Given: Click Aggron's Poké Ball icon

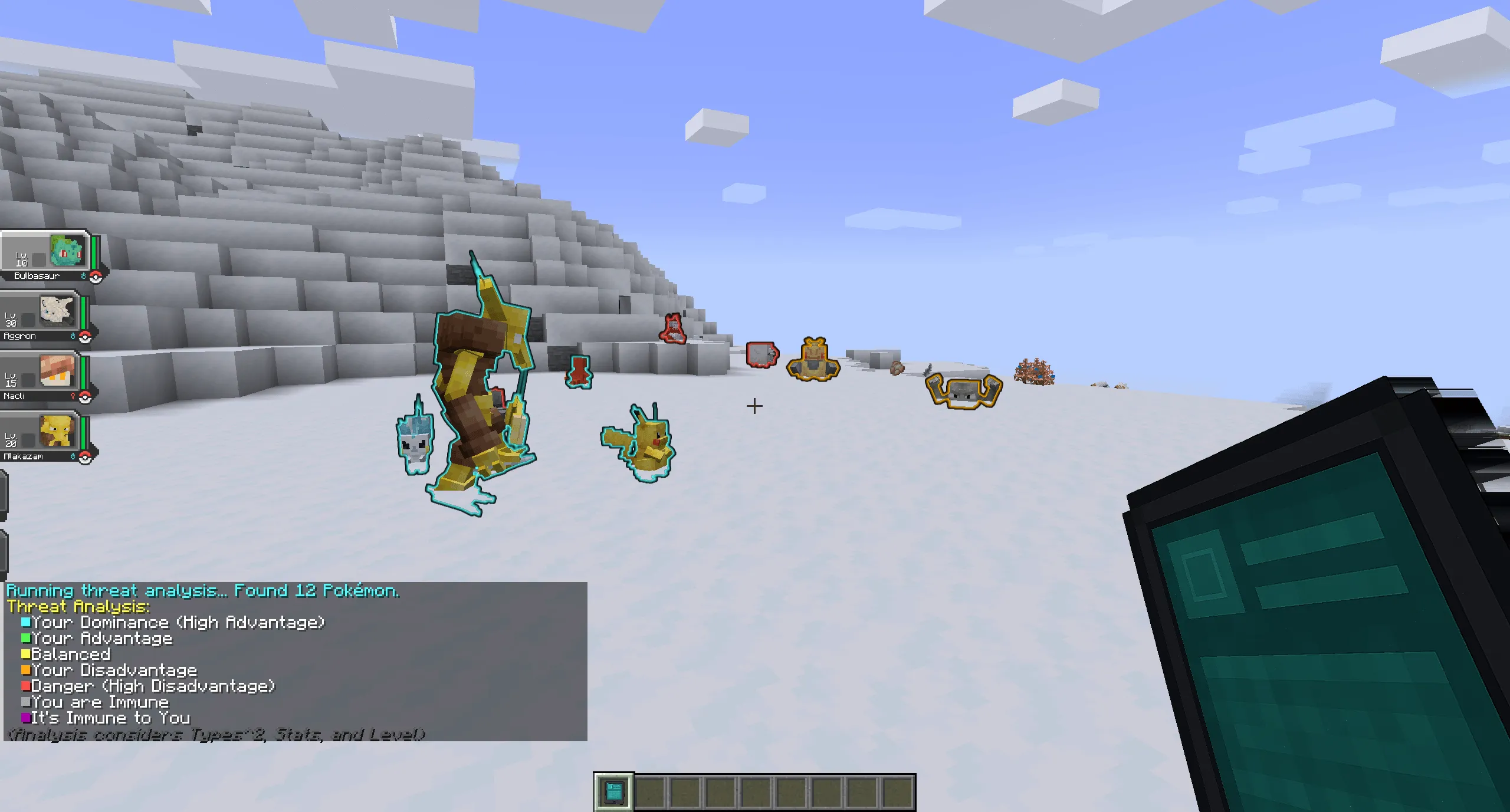Looking at the screenshot, I should point(86,336).
